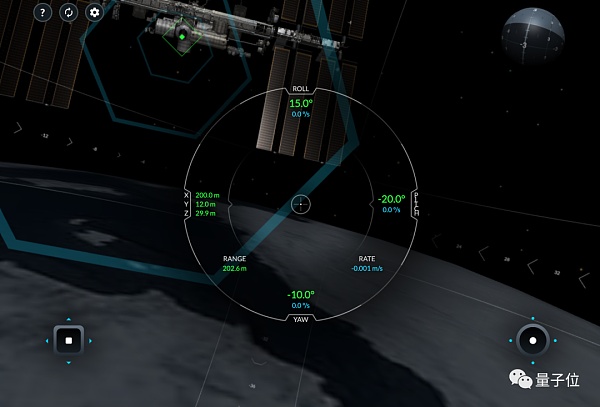
Task: Click the down arrow below the square control
Action: [68, 364]
